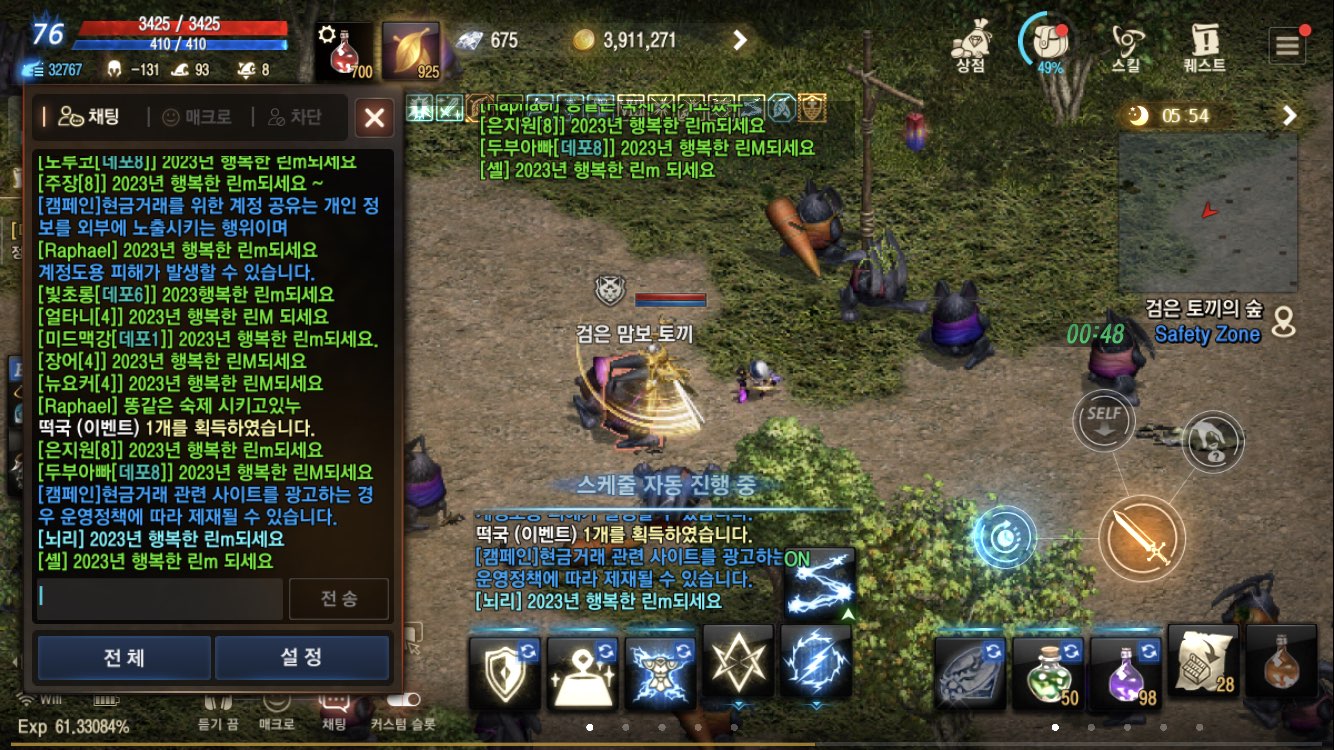
Task: Open the inventory bag showing 49%
Action: (1044, 42)
